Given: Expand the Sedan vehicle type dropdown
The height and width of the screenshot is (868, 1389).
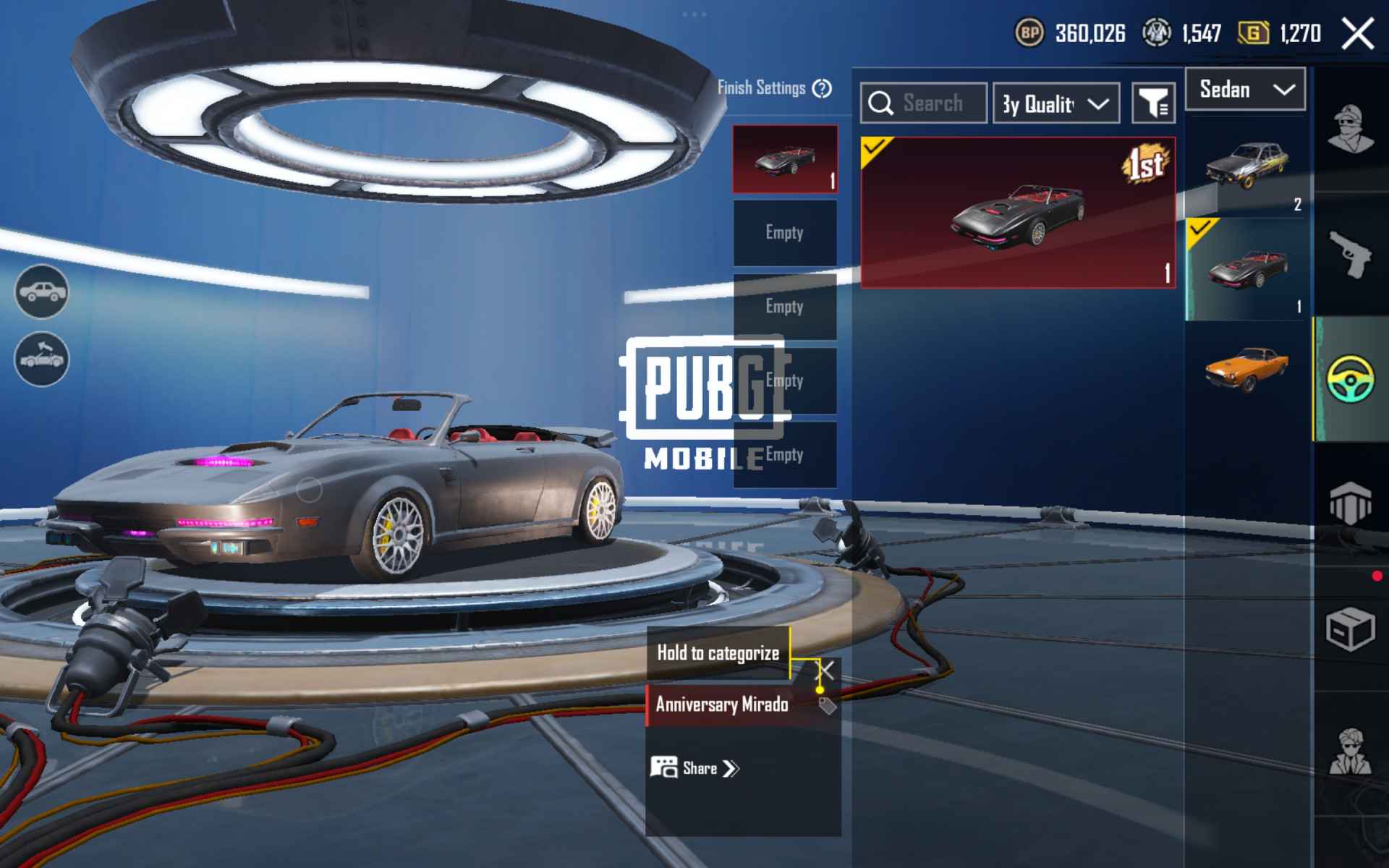Looking at the screenshot, I should coord(1245,90).
